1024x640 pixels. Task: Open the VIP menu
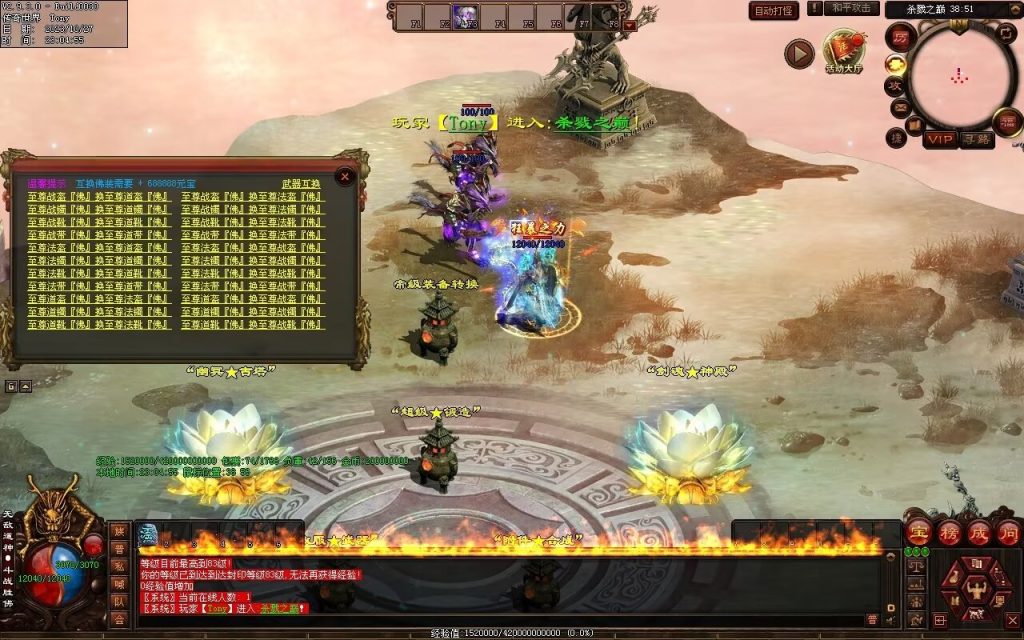pos(939,140)
